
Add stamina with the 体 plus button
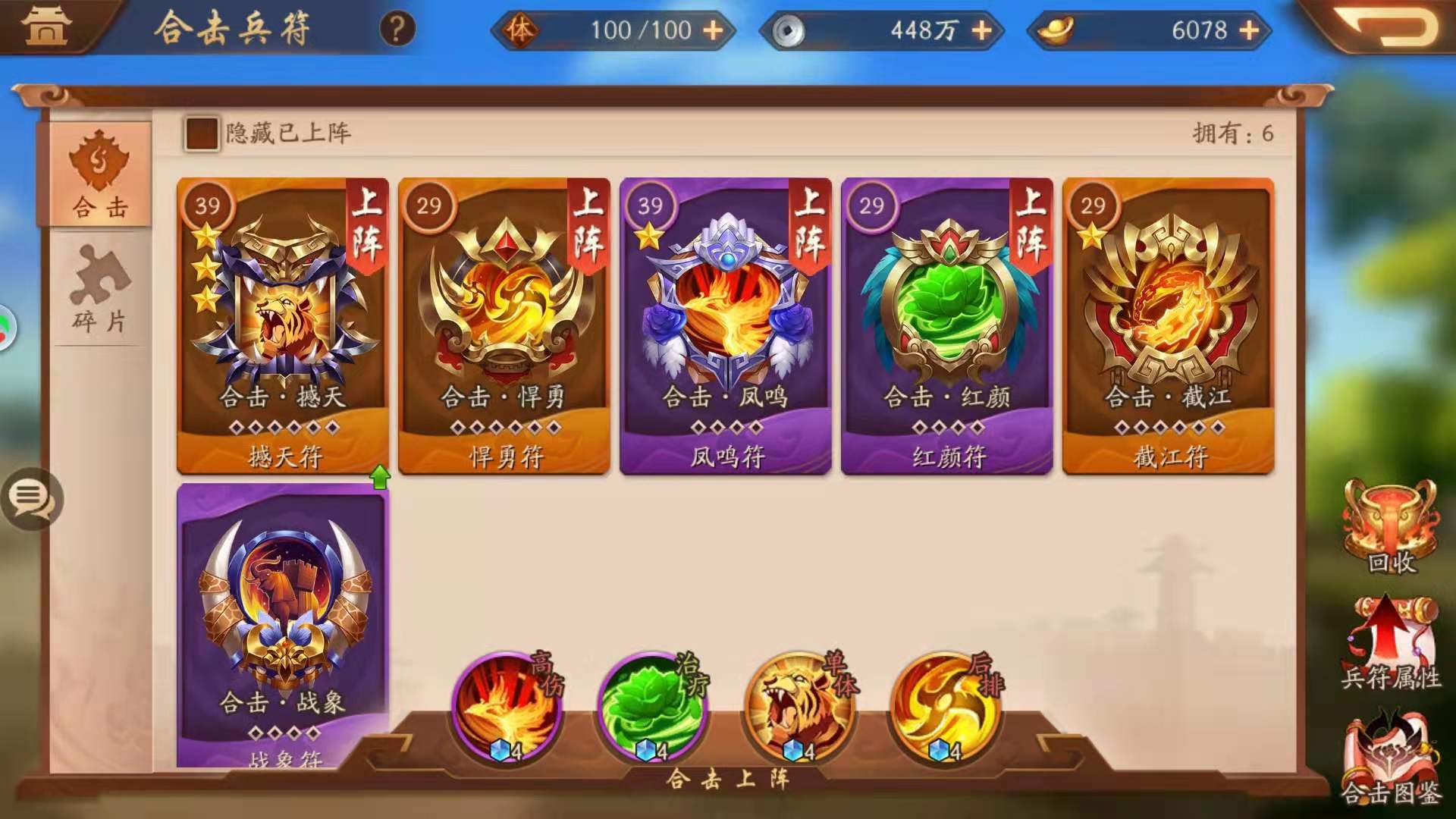tap(711, 31)
